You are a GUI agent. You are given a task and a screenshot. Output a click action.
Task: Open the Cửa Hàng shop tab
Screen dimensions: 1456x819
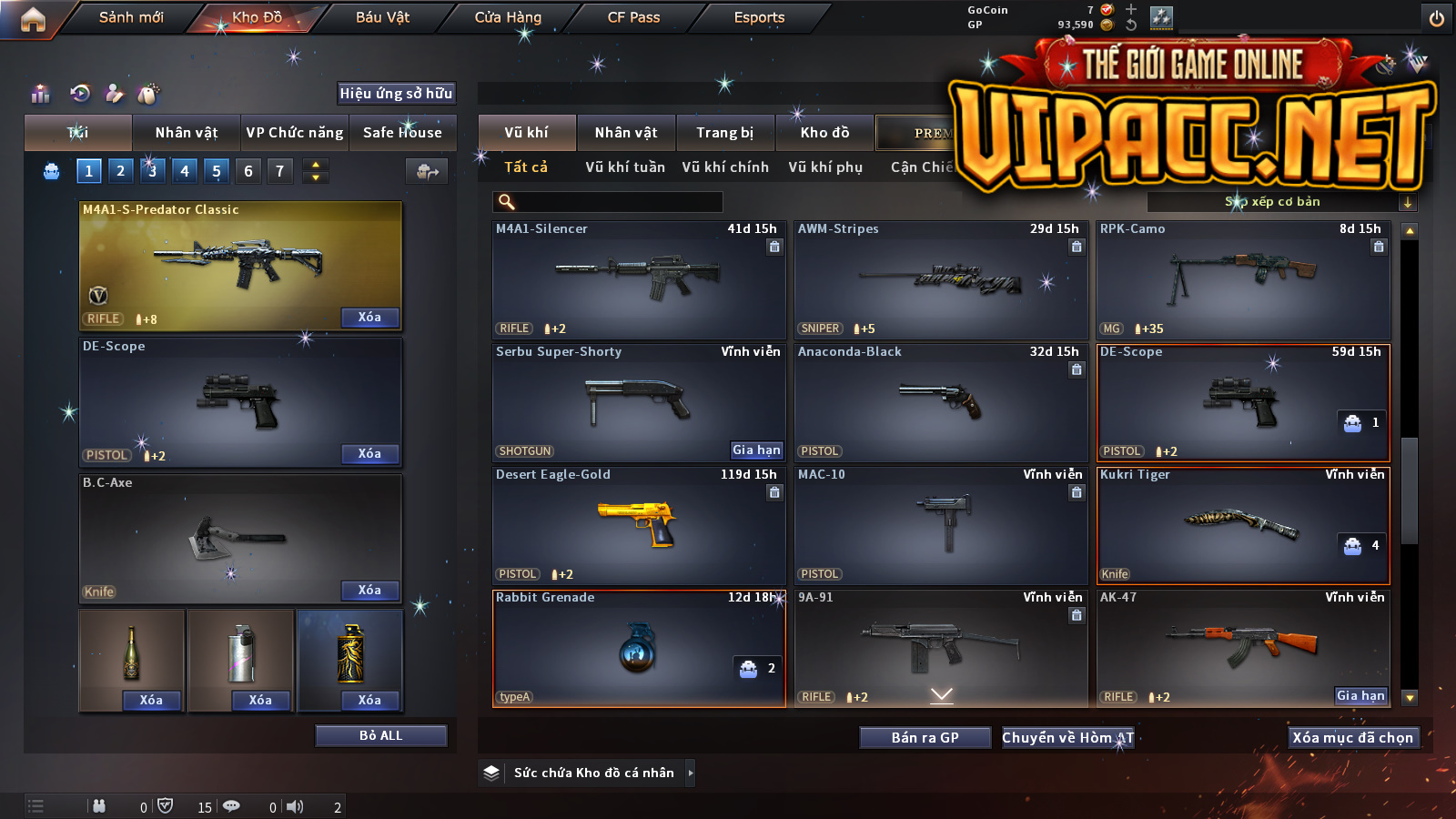coord(508,17)
